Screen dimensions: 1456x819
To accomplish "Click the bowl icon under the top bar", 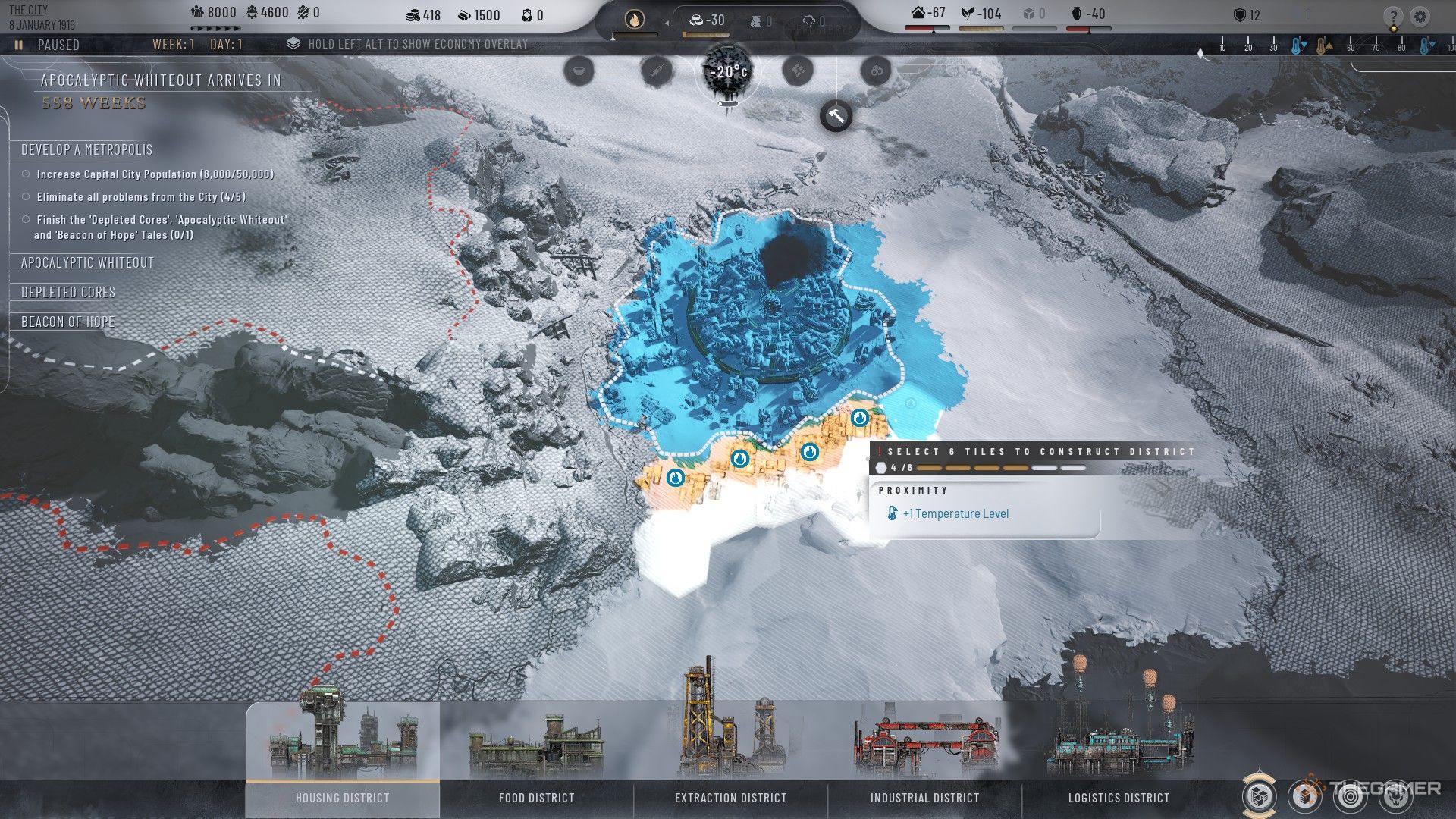I will (579, 71).
